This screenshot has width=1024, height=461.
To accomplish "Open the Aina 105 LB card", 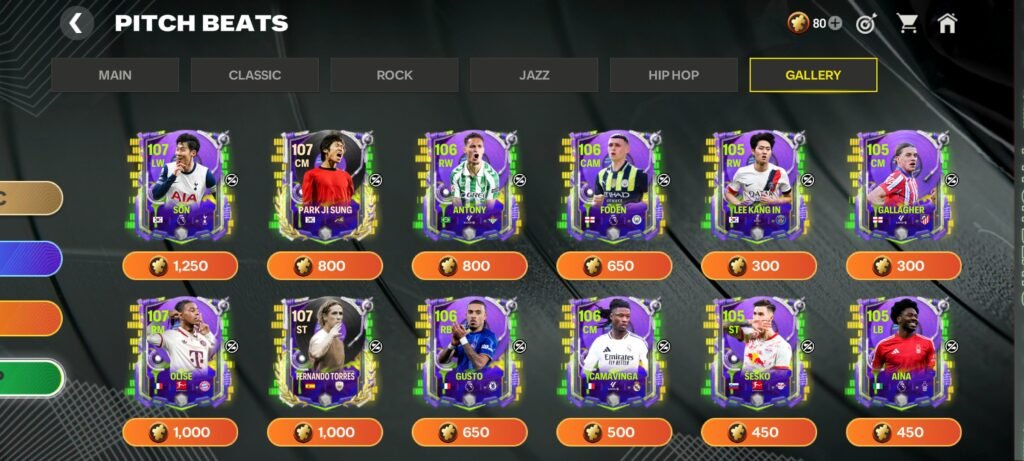I will point(903,351).
